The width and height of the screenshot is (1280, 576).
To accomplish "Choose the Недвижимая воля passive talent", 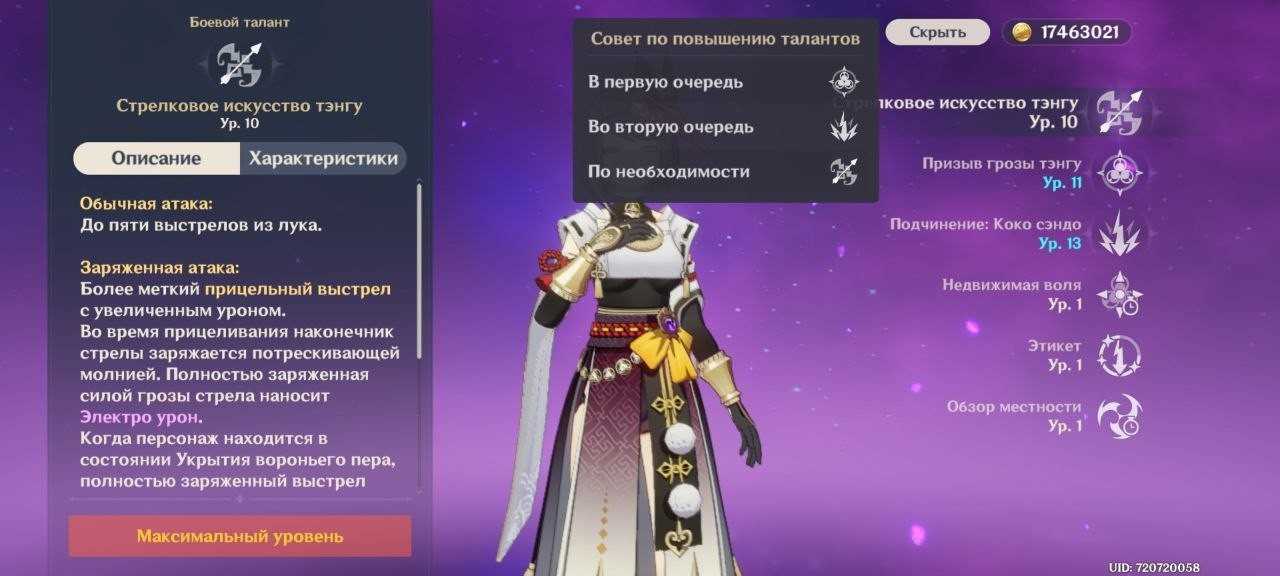I will 1119,294.
